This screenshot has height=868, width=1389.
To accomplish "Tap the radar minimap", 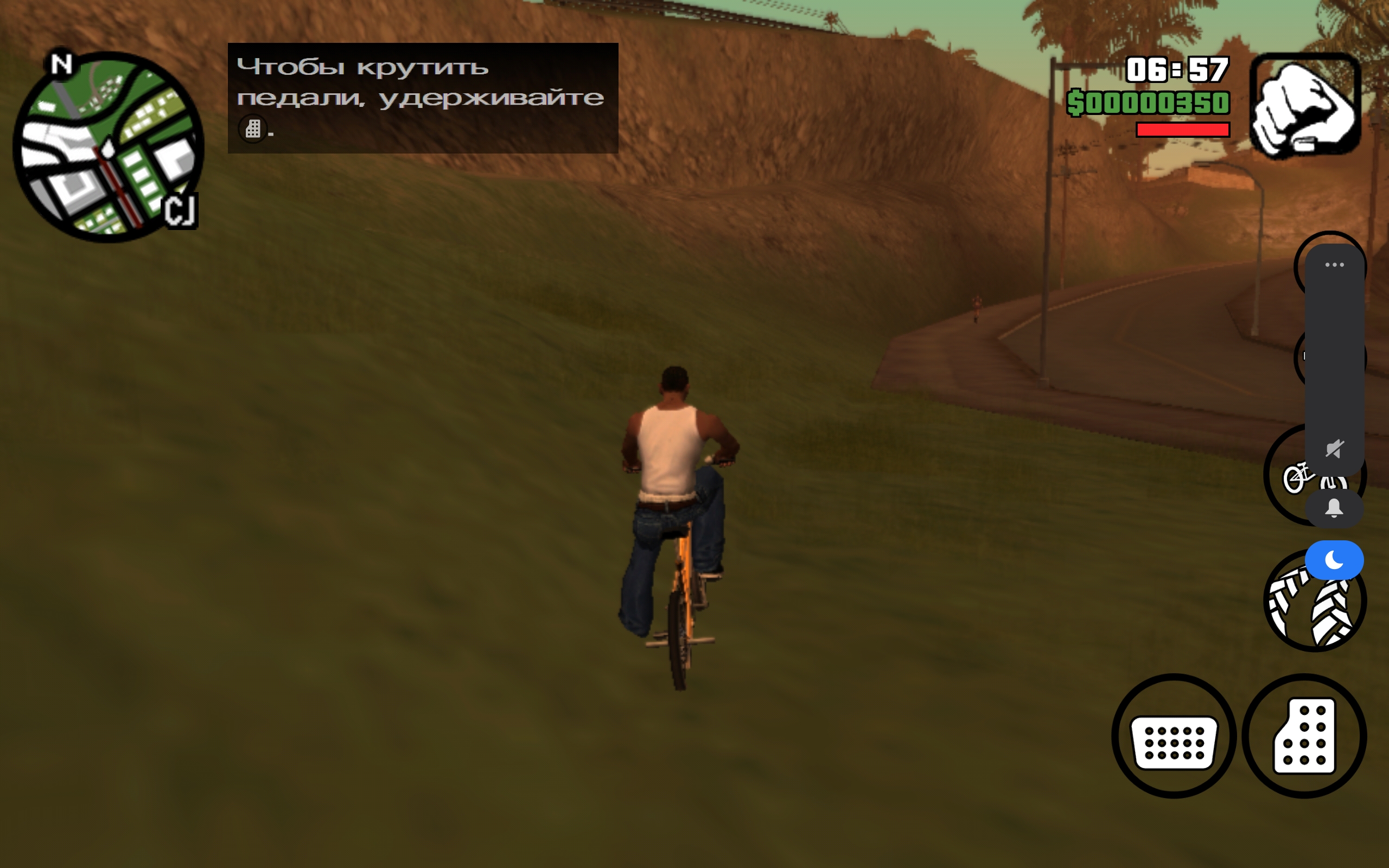I will (x=108, y=147).
